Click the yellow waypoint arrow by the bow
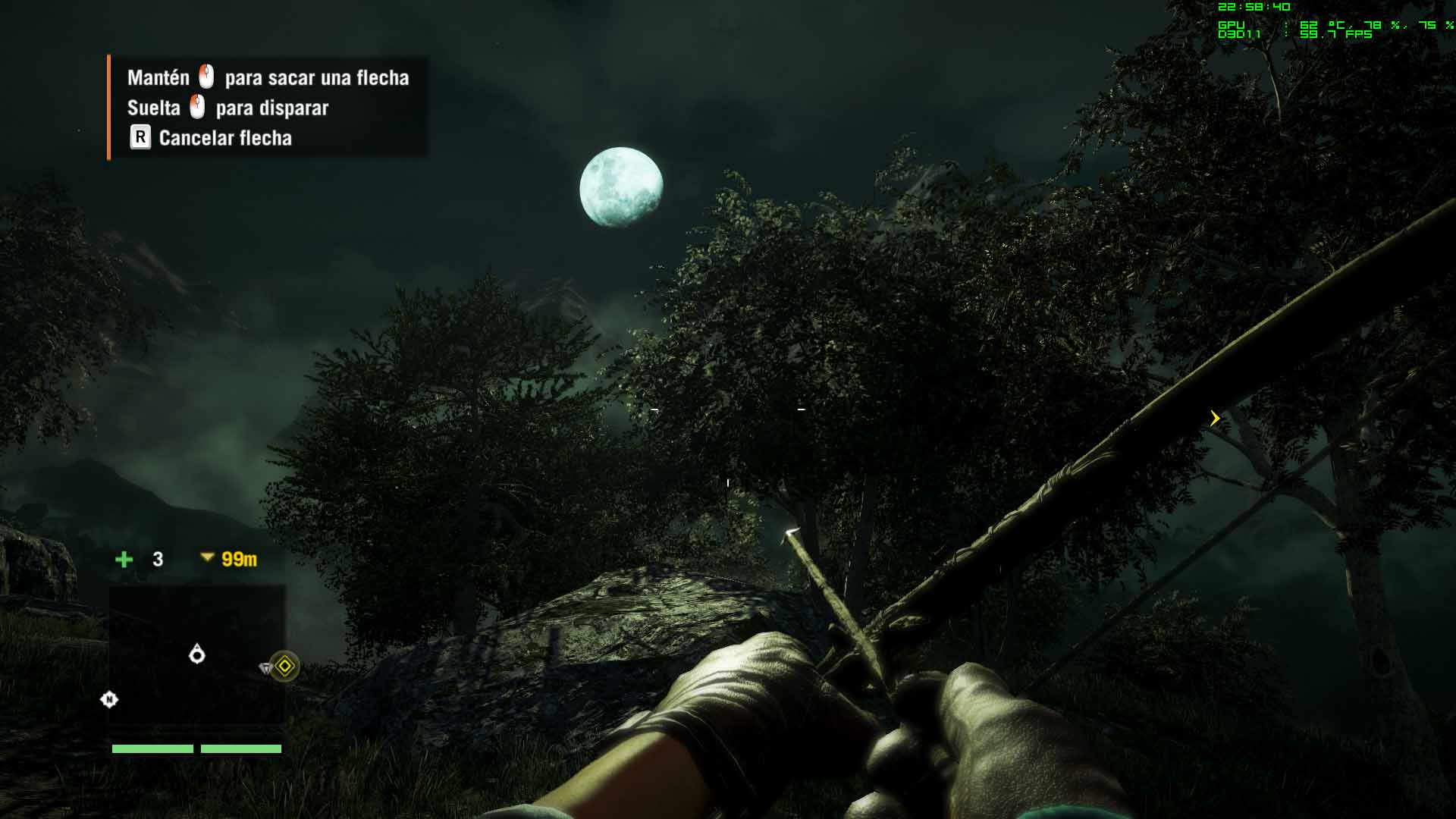This screenshot has width=1456, height=819. 1215,418
